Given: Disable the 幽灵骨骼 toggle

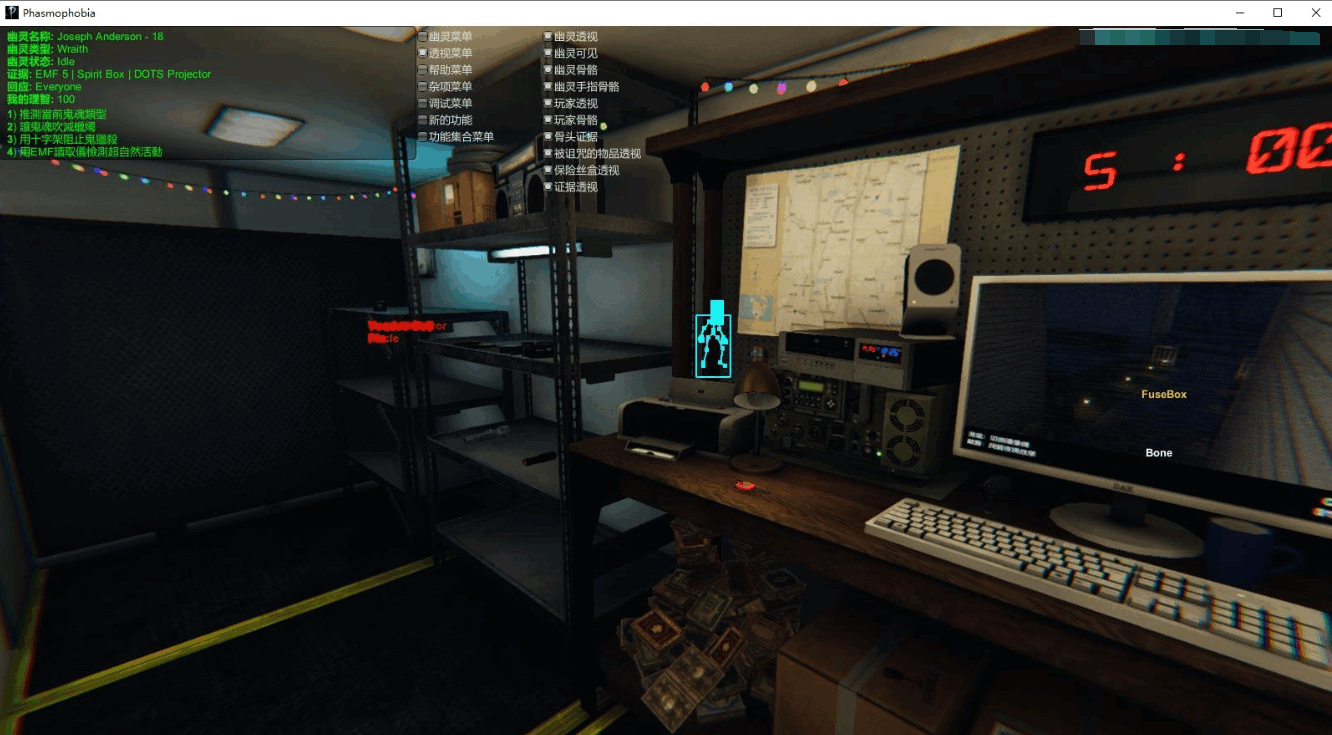Looking at the screenshot, I should pyautogui.click(x=549, y=70).
